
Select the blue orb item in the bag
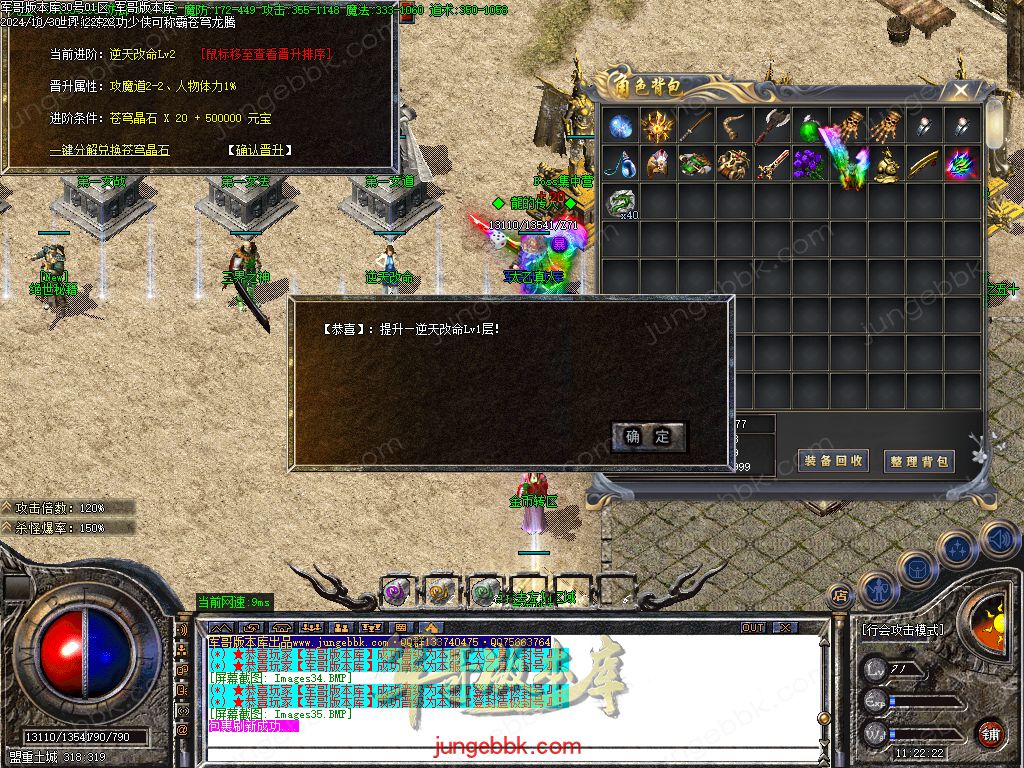[x=621, y=126]
